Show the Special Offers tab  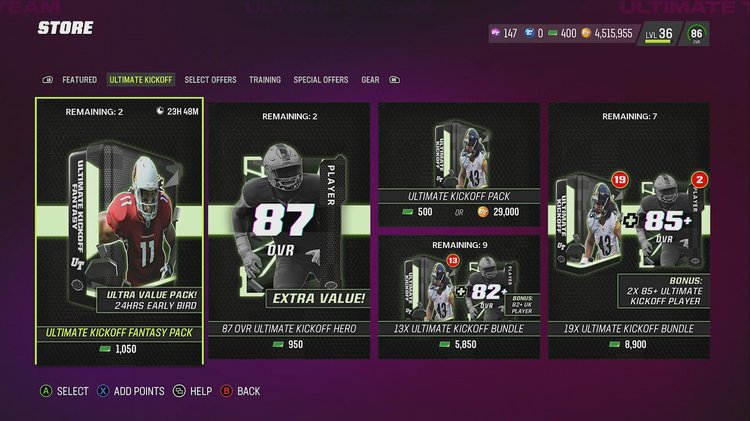[x=321, y=80]
